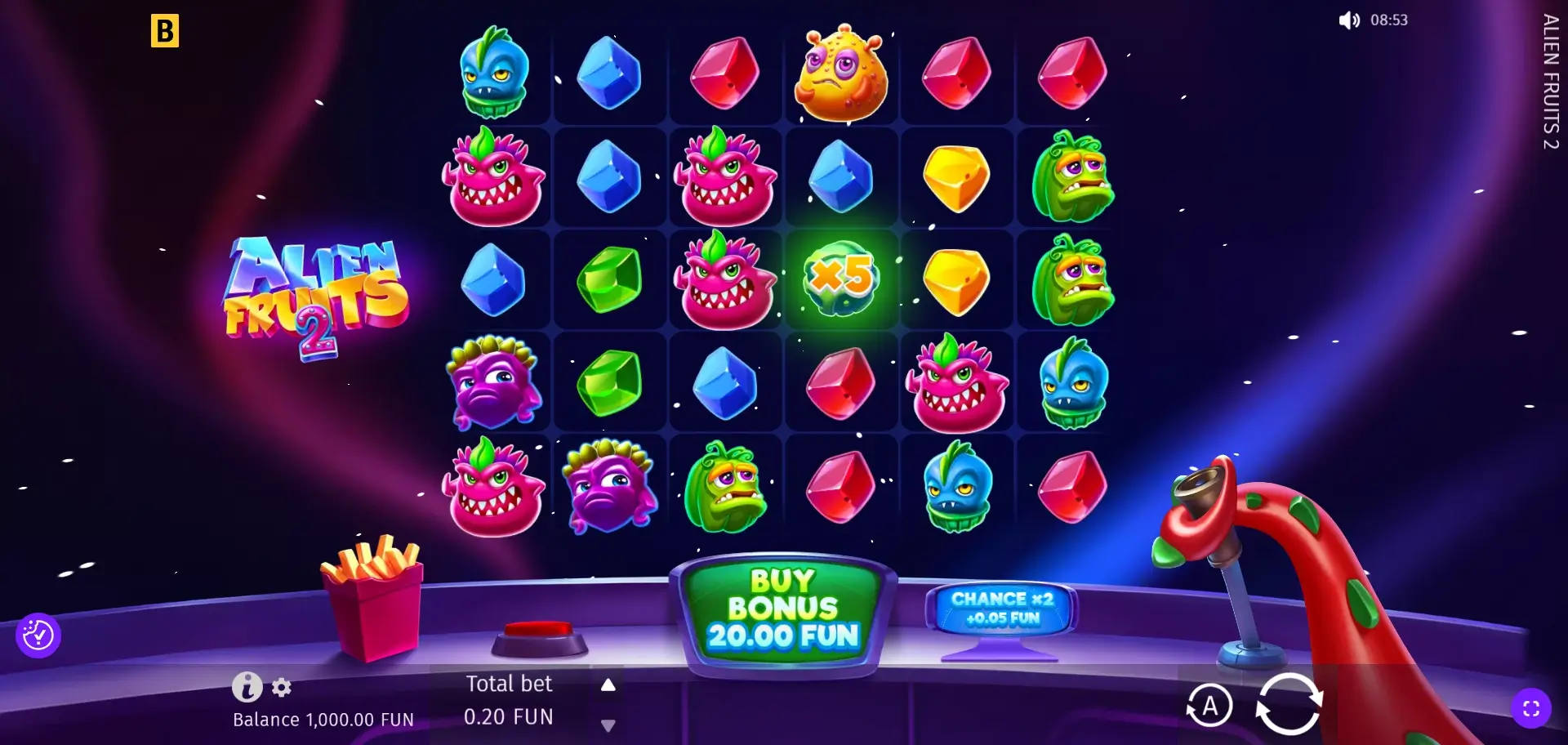Decrease total bet with the down arrow

click(x=608, y=724)
